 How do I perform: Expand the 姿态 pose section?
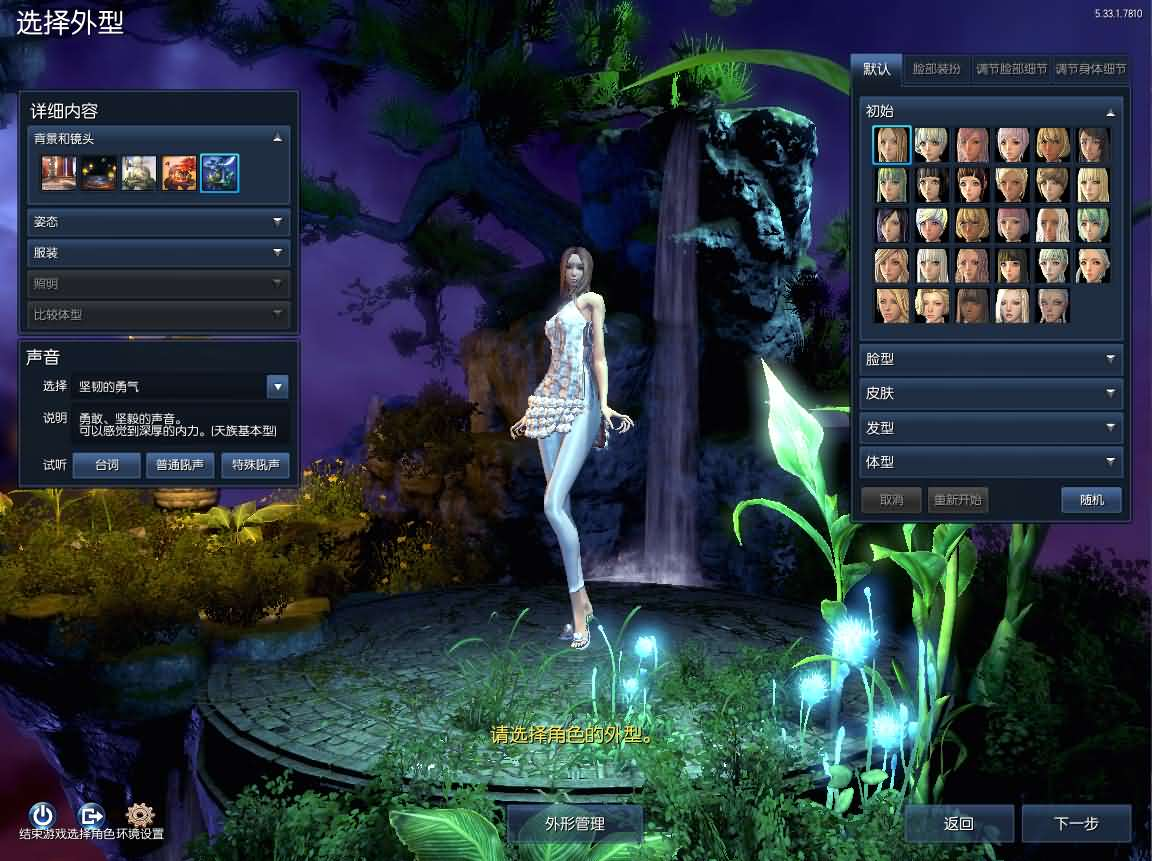[x=158, y=222]
